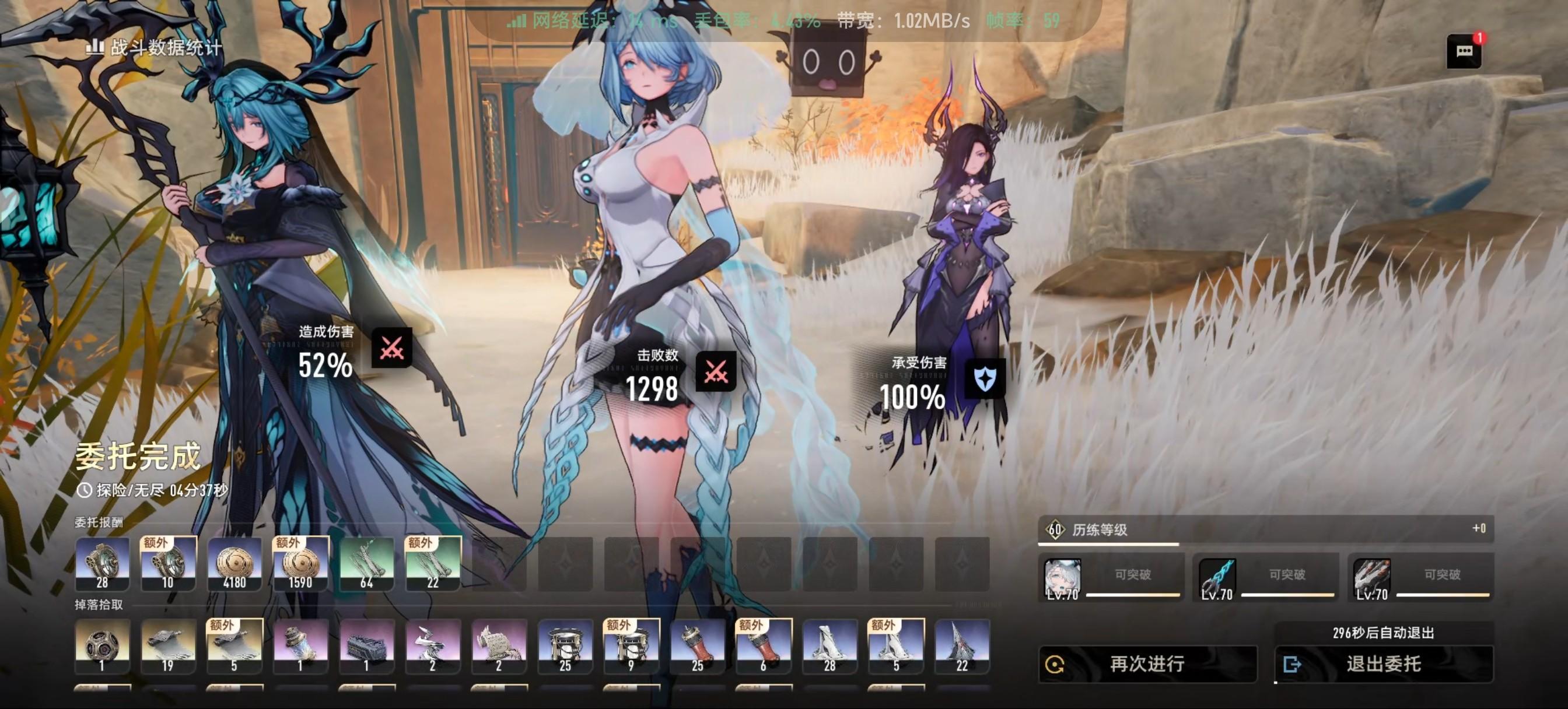The width and height of the screenshot is (1568, 709).
Task: Inspect the purple lantern jar drop
Action: [x=300, y=646]
